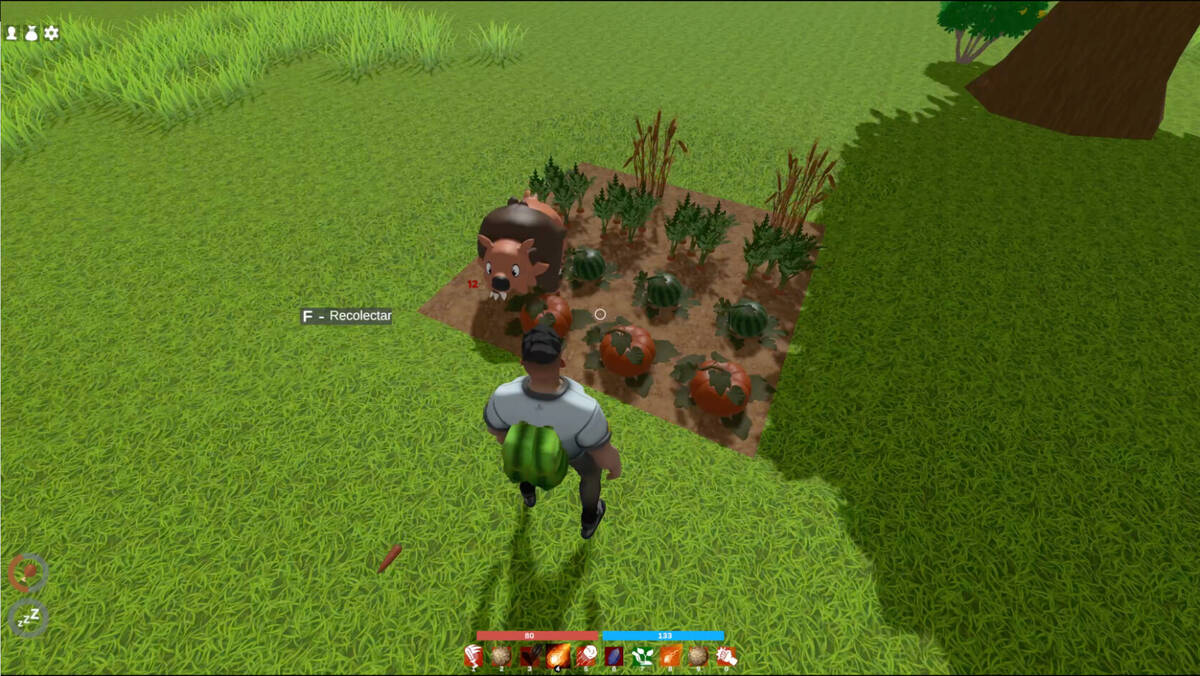Choose the blue crystal in slot 6

pyautogui.click(x=614, y=656)
